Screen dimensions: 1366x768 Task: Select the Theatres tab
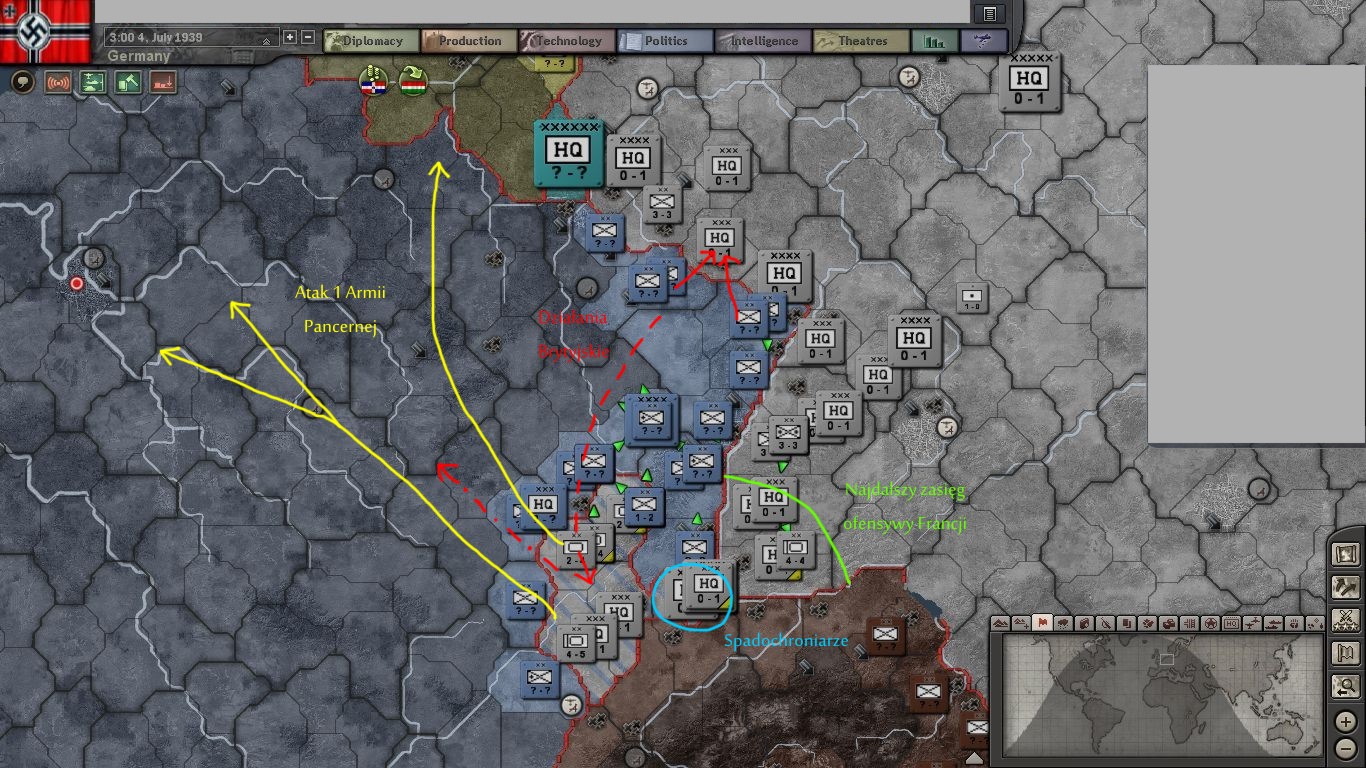point(860,41)
